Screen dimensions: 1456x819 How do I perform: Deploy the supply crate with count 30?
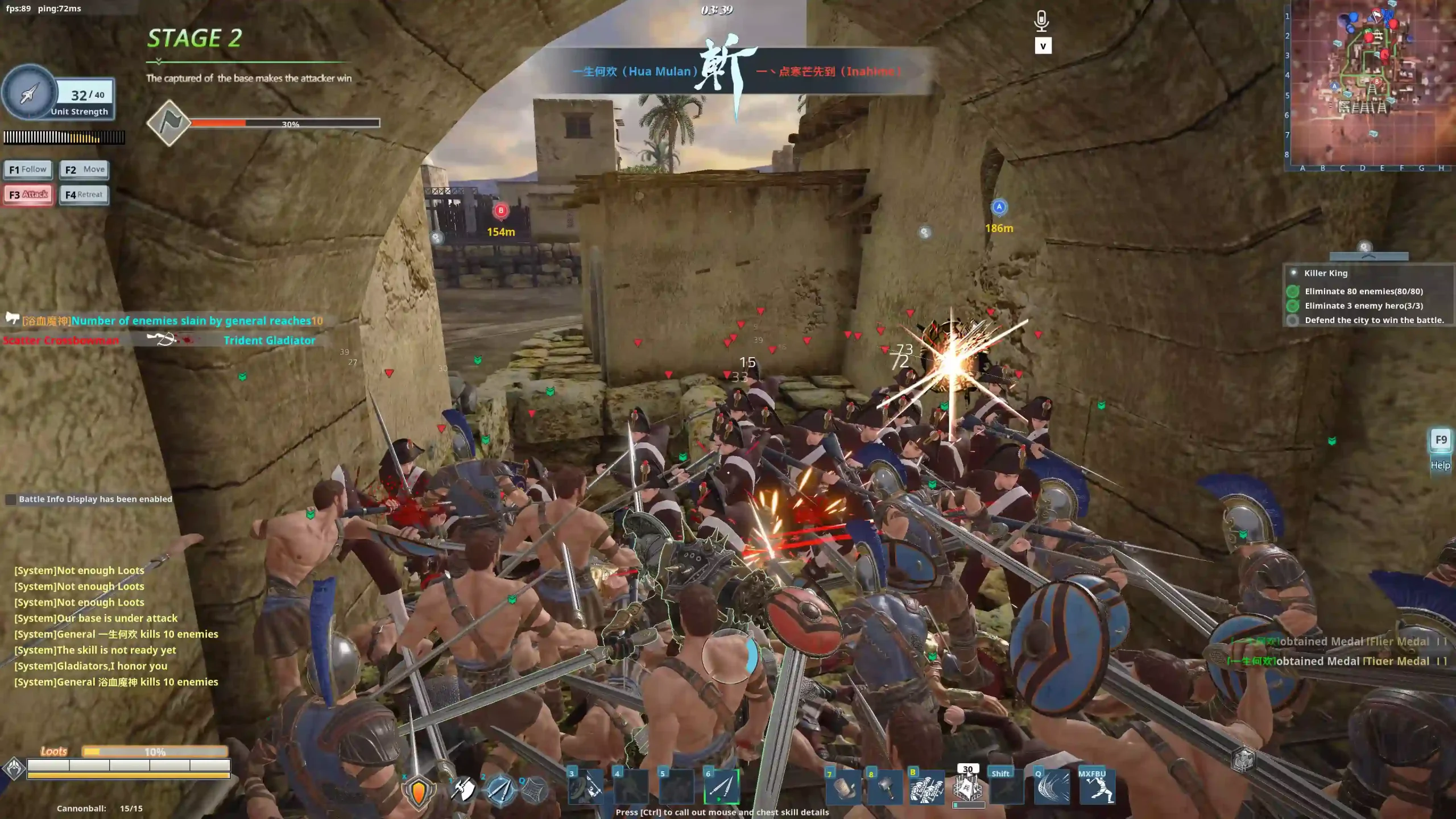pyautogui.click(x=968, y=788)
